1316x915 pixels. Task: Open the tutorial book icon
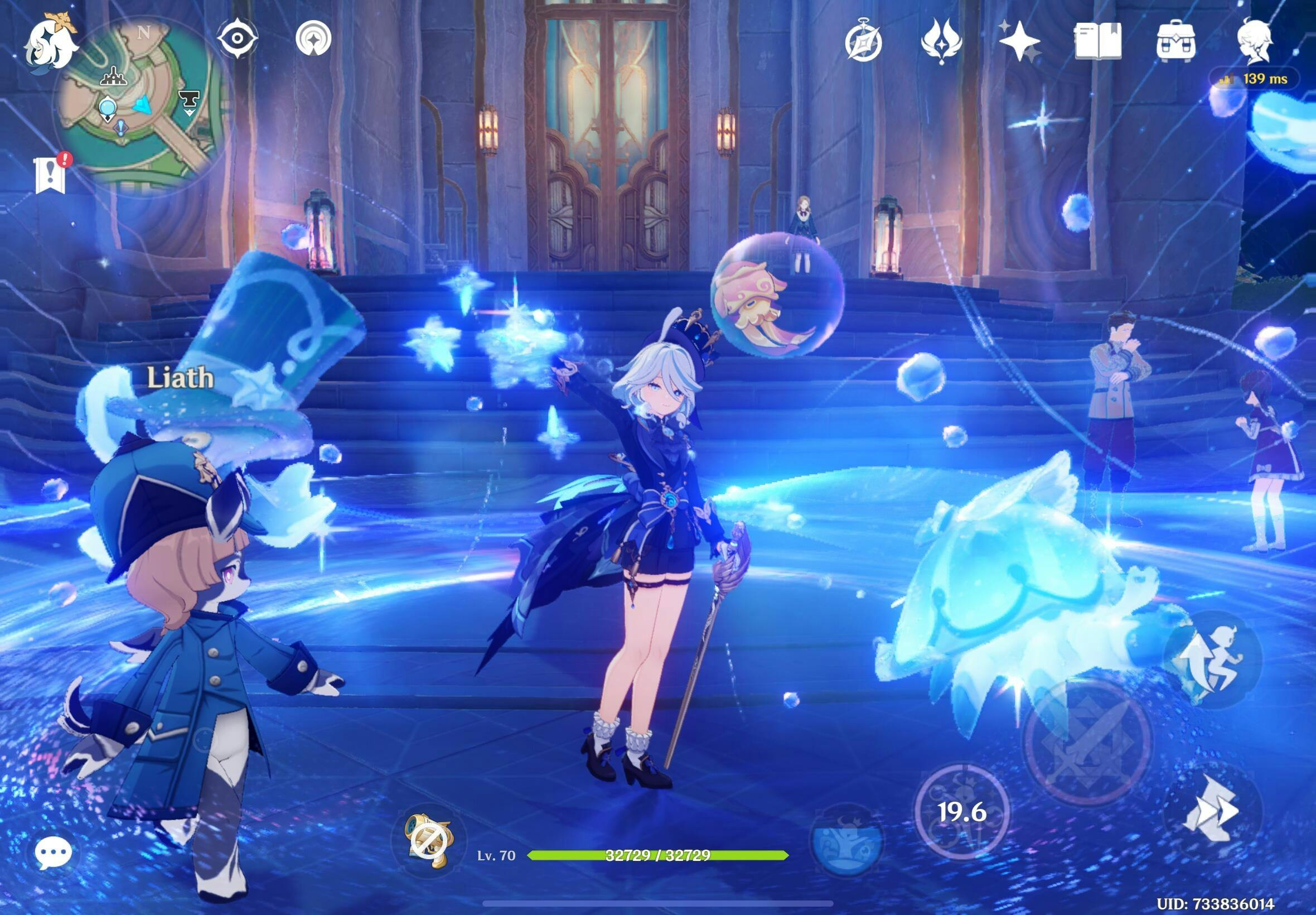(1097, 41)
